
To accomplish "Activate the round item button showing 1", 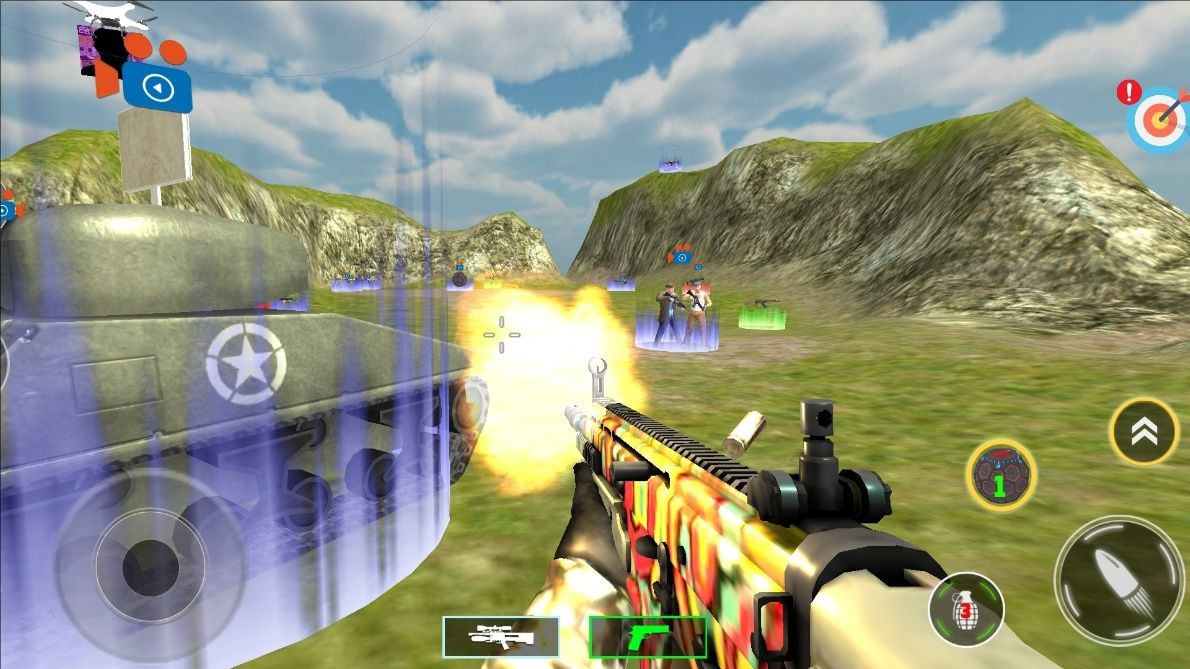I will [x=1000, y=476].
